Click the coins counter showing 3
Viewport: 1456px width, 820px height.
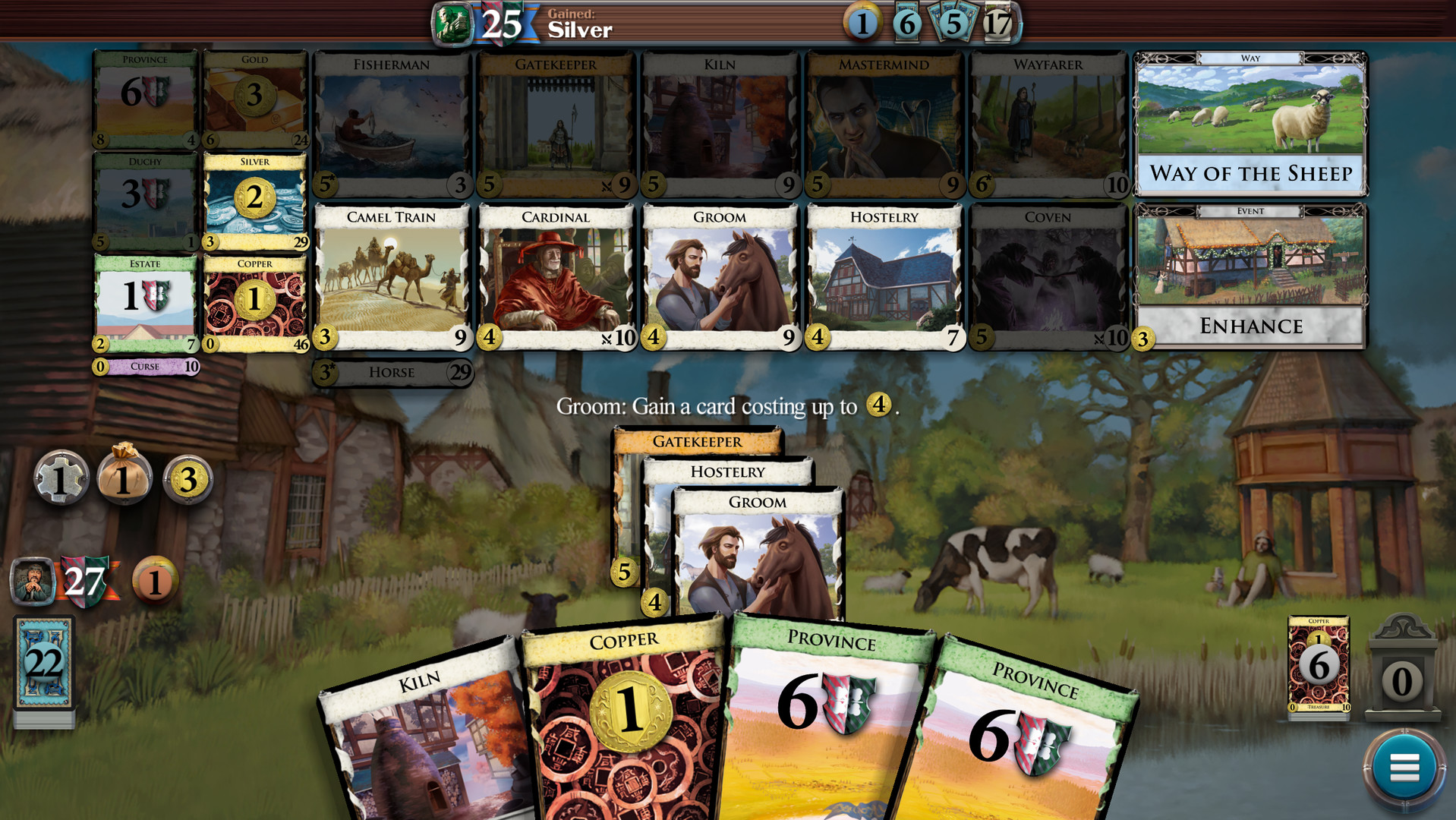(x=187, y=479)
